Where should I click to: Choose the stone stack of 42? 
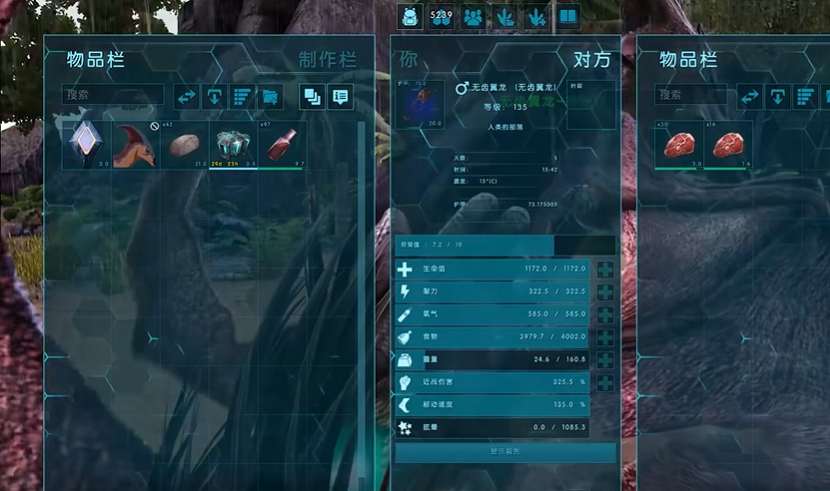pos(184,145)
